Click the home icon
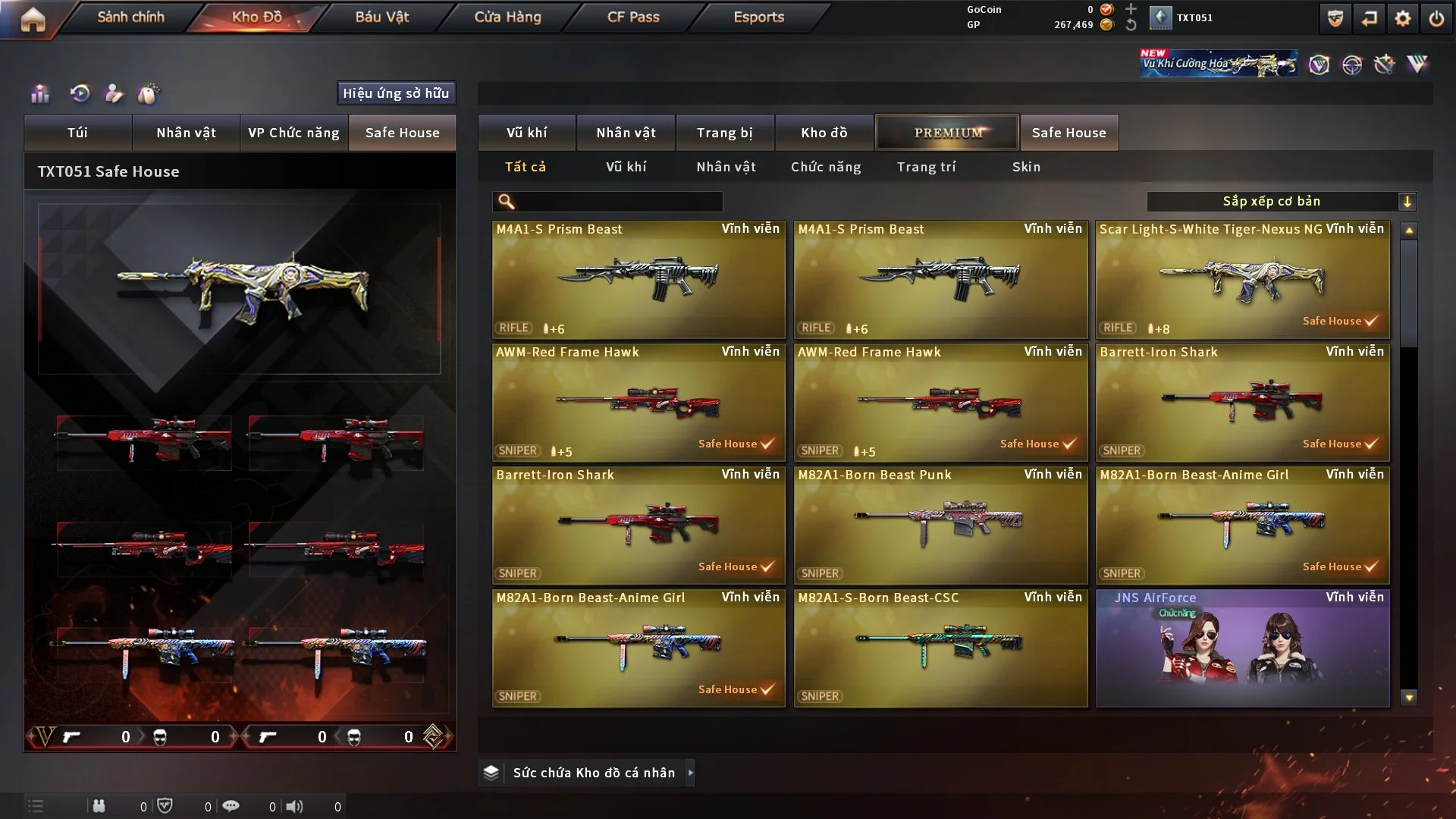 coord(33,19)
